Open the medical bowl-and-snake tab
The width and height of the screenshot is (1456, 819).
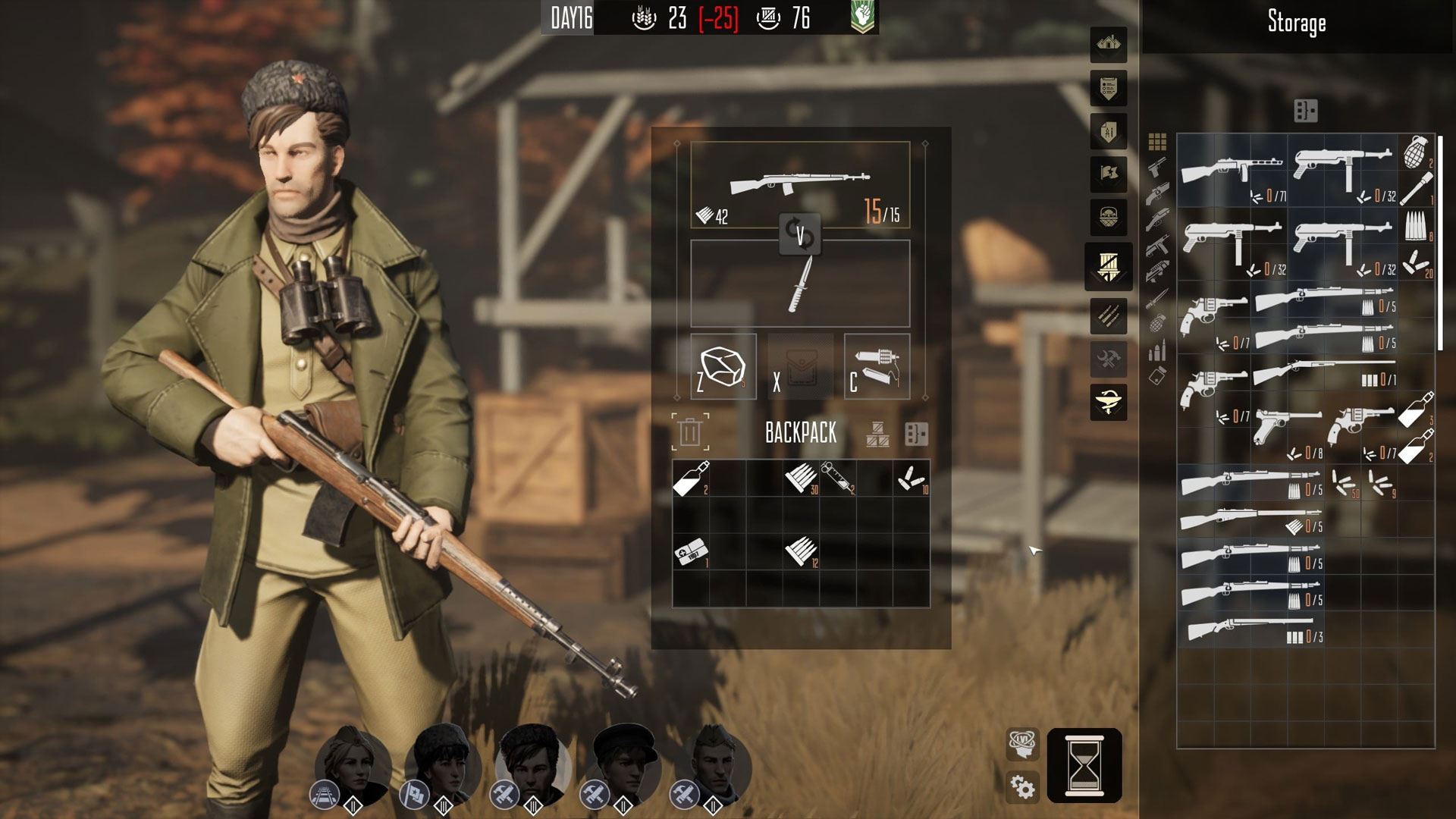pyautogui.click(x=1108, y=402)
